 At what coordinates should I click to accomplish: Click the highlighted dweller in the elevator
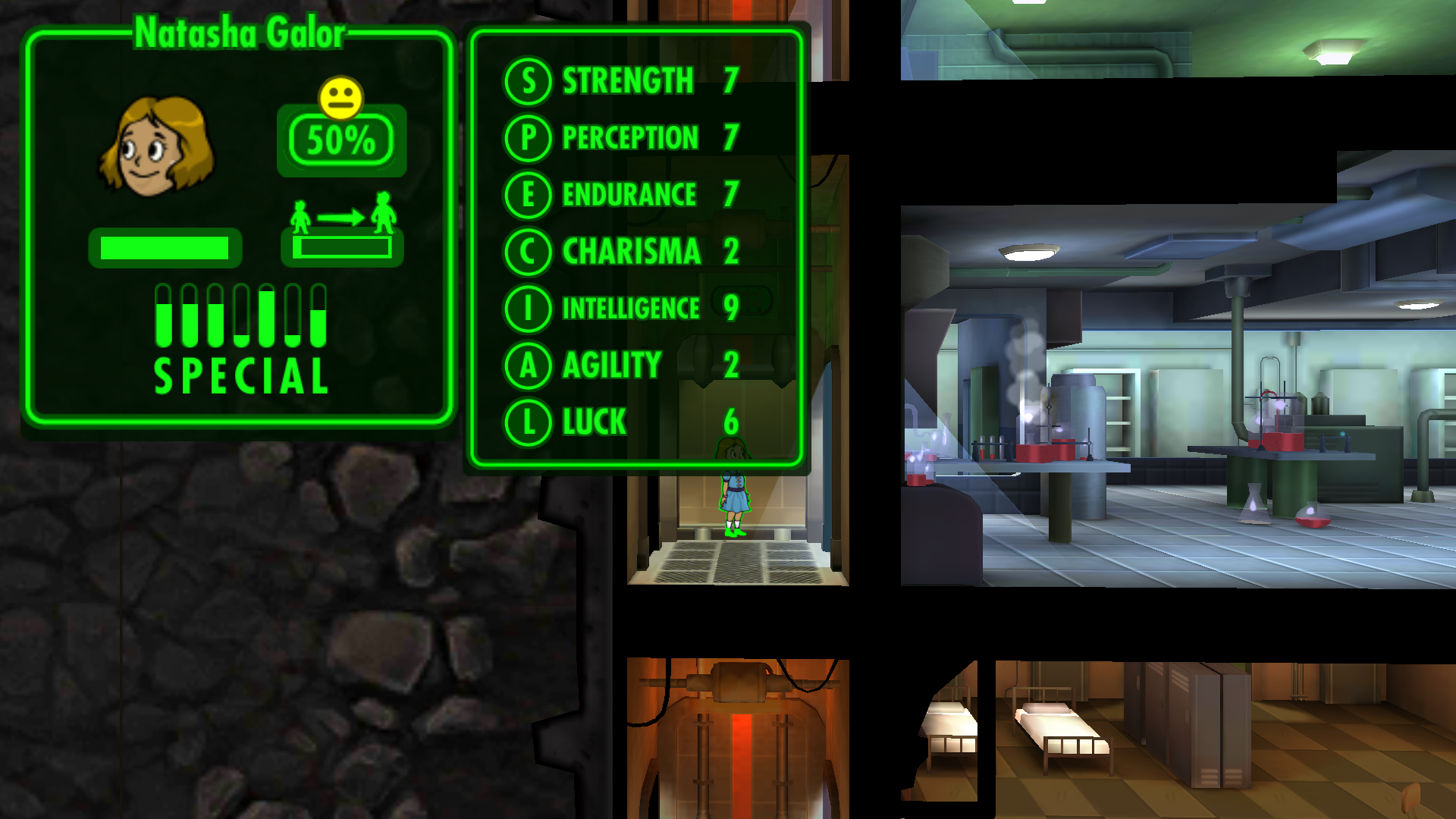[733, 489]
